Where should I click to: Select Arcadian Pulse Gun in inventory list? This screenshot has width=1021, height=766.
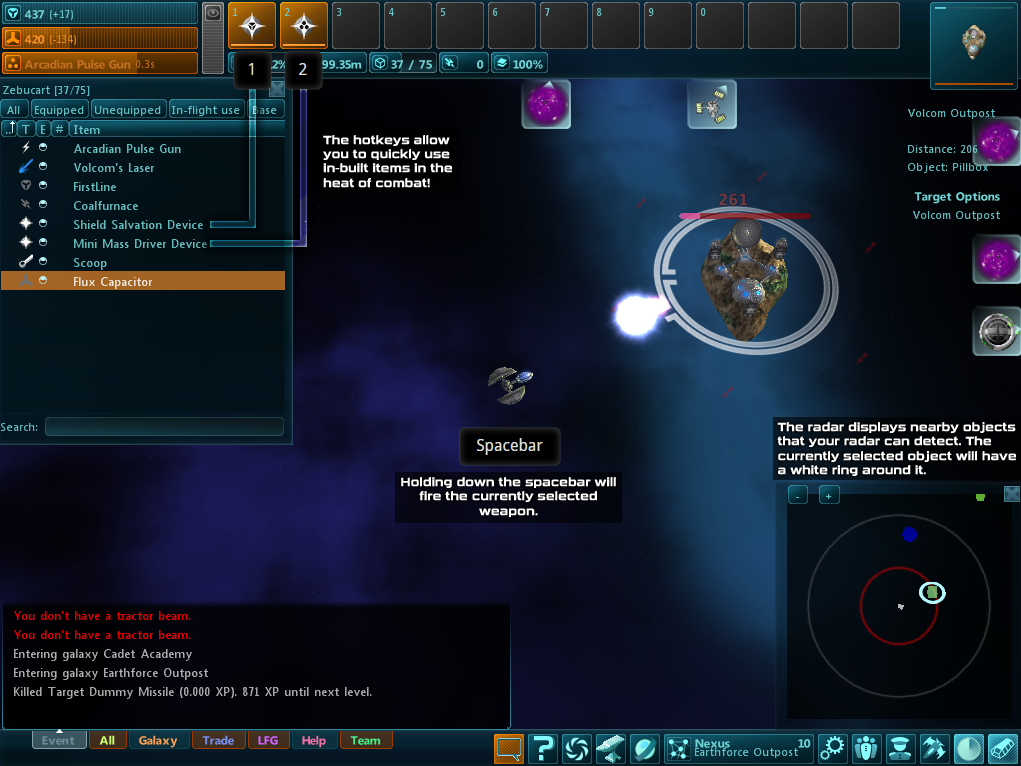(127, 149)
